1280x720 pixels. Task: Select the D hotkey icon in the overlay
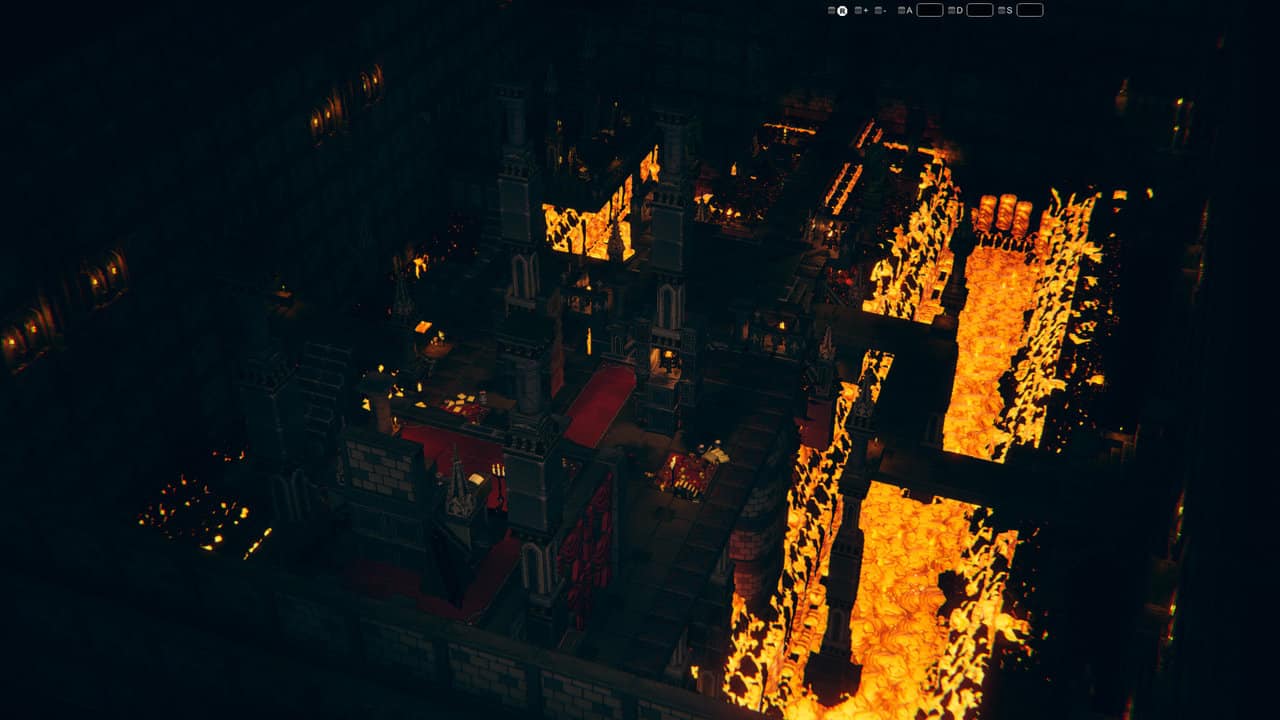click(x=958, y=10)
